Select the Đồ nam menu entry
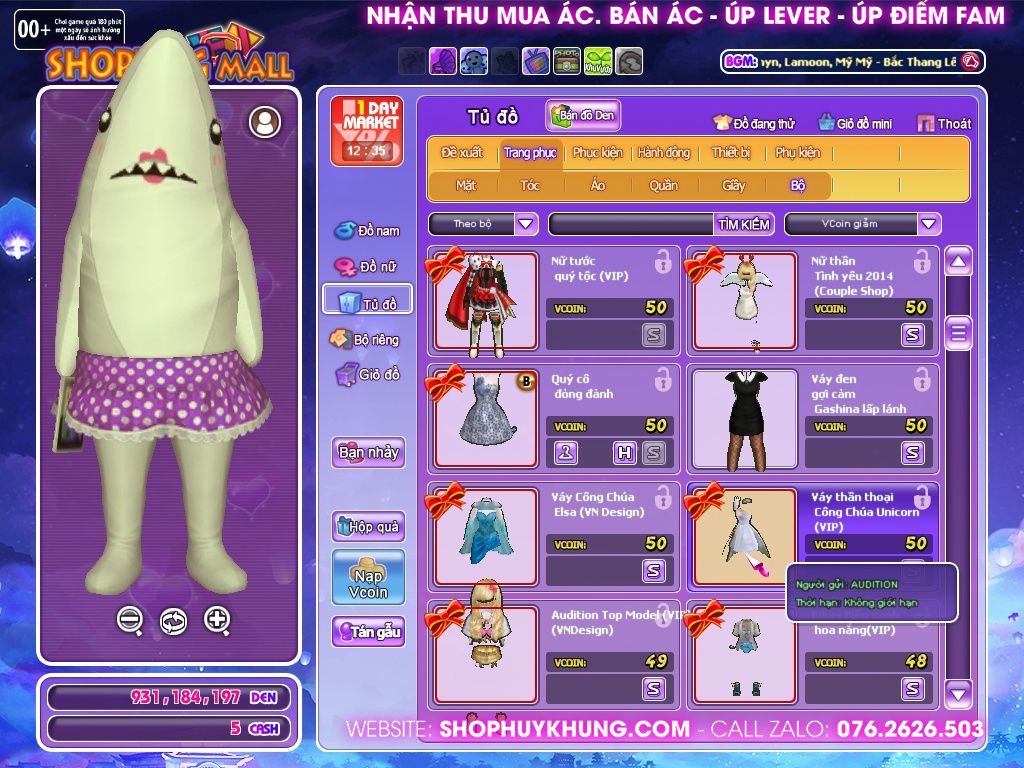Image resolution: width=1024 pixels, height=768 pixels. (x=367, y=231)
